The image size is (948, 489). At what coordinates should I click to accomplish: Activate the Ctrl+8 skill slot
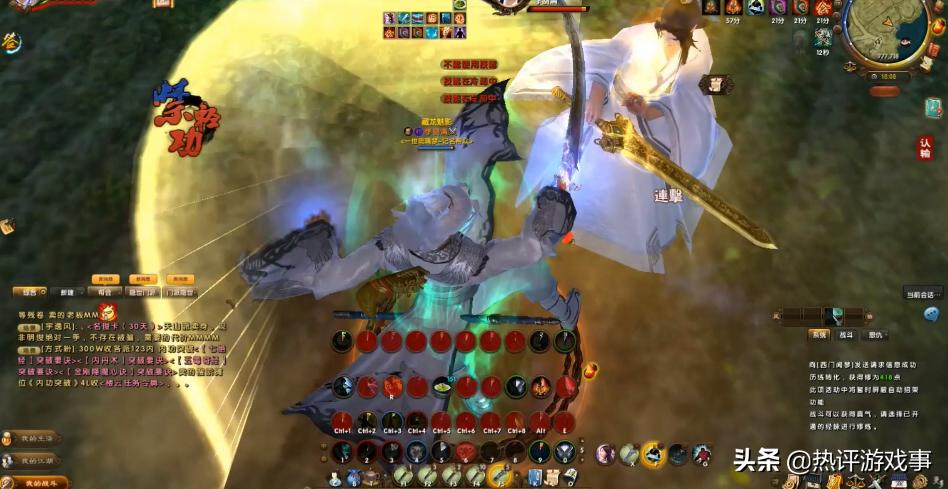(515, 421)
